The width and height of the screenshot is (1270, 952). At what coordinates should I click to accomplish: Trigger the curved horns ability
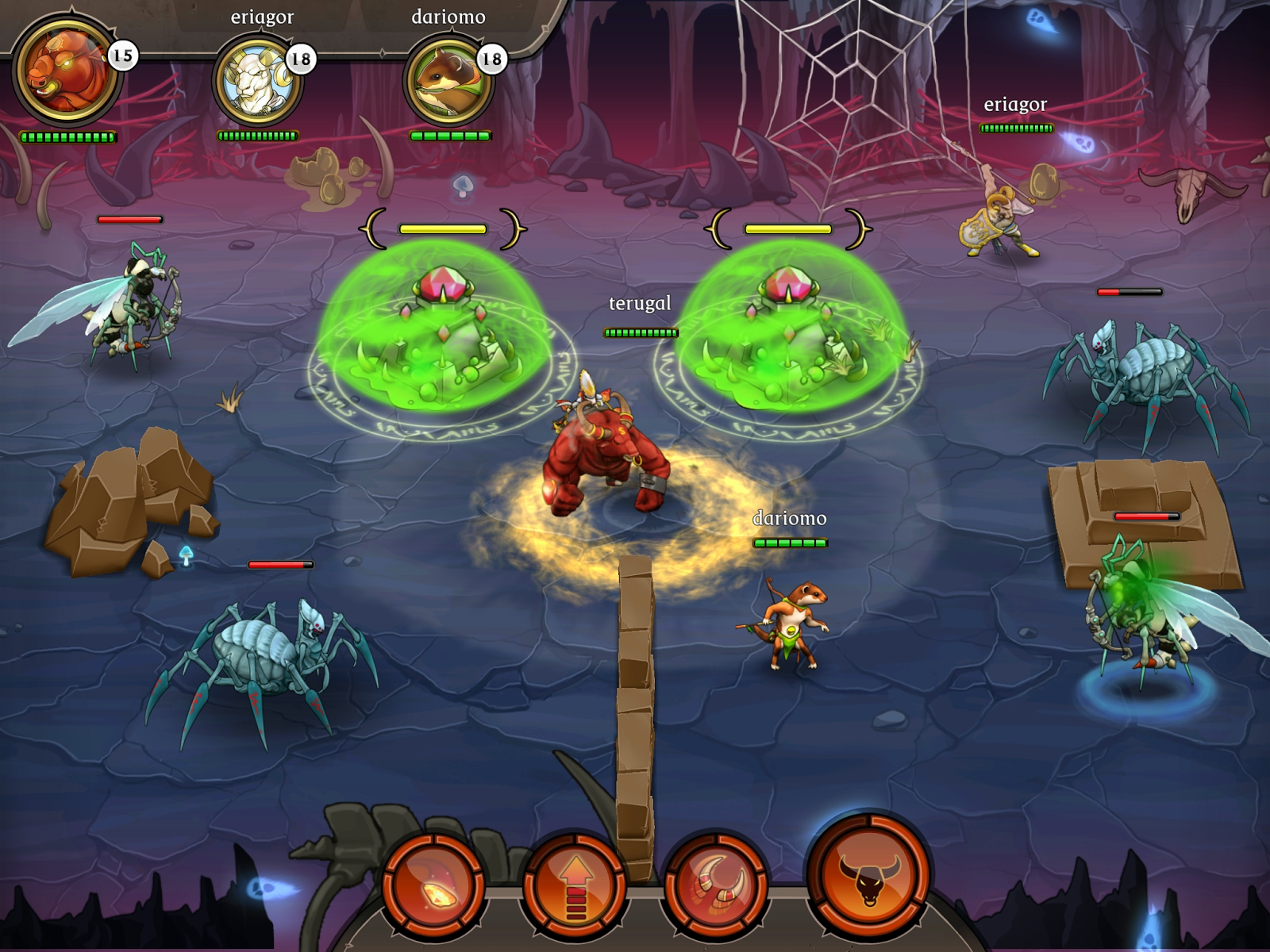715,886
